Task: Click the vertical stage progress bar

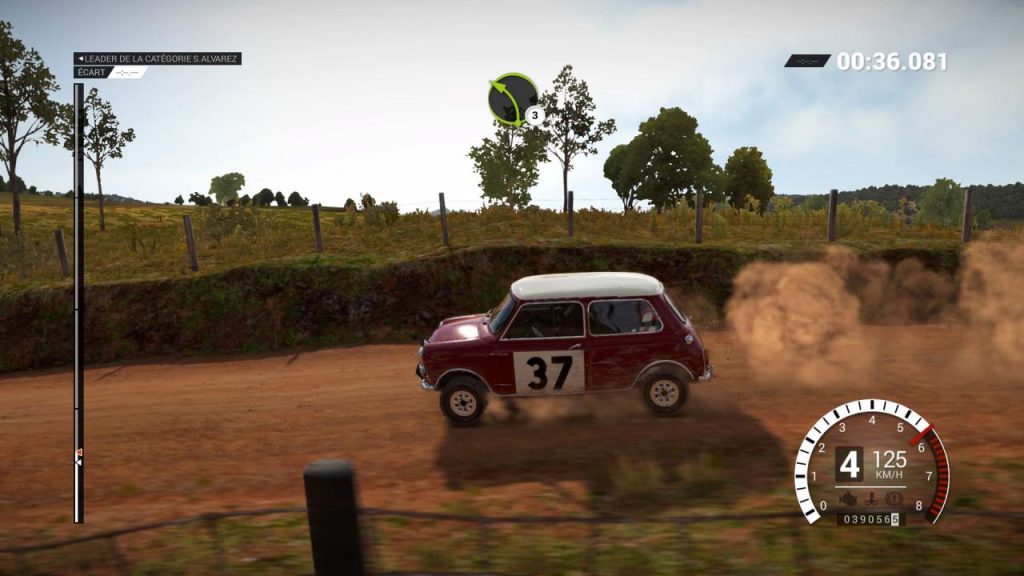Action: [x=78, y=300]
